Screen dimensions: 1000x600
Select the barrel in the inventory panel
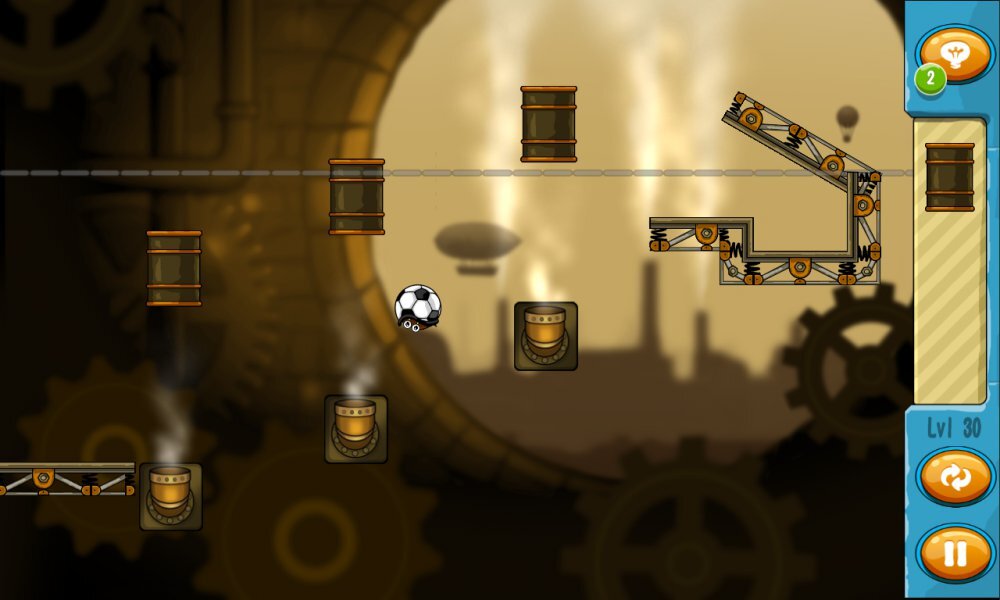pos(949,177)
